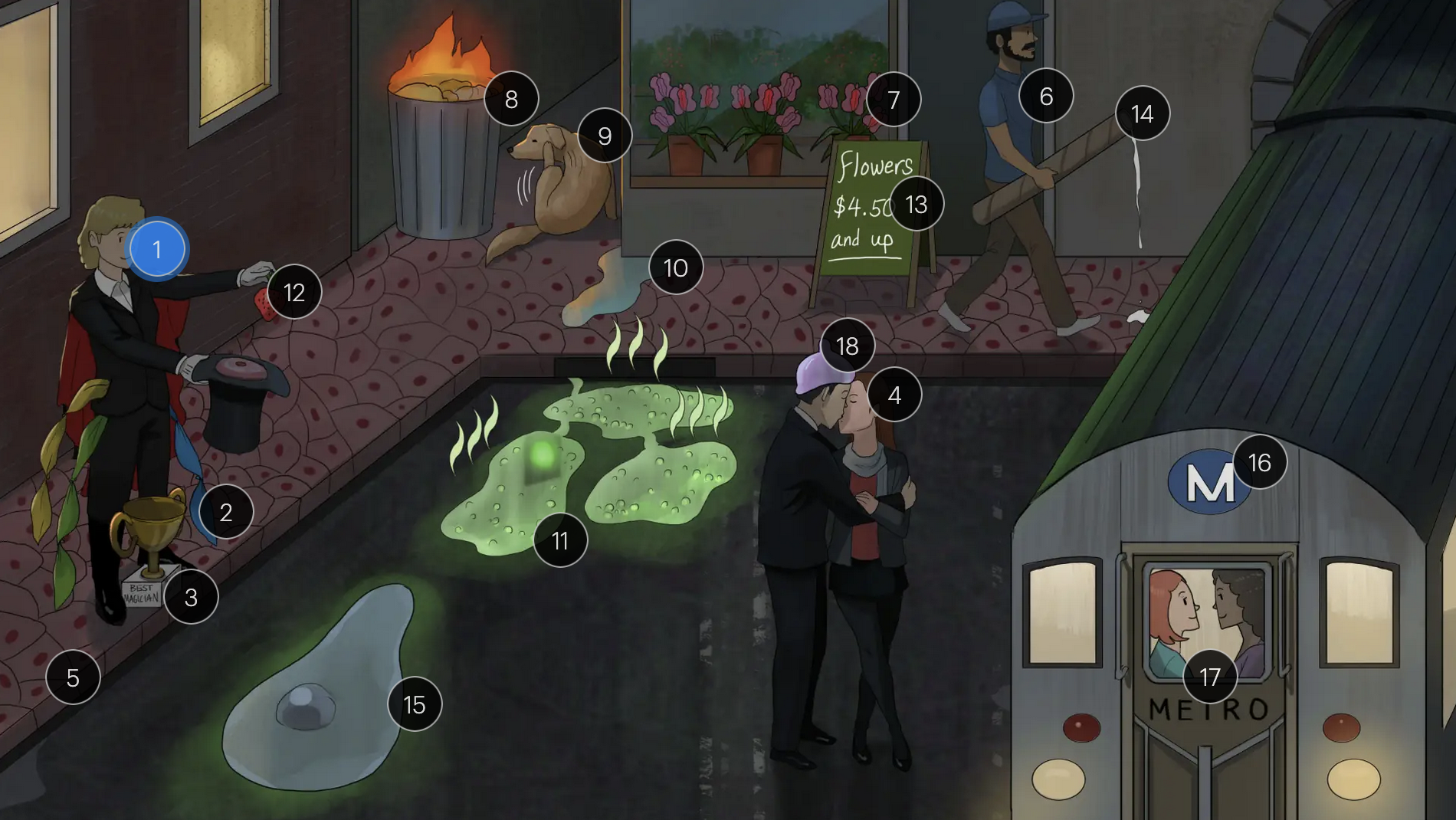Viewport: 1456px width, 820px height.
Task: Click marker 7 by the flower pots
Action: point(894,100)
